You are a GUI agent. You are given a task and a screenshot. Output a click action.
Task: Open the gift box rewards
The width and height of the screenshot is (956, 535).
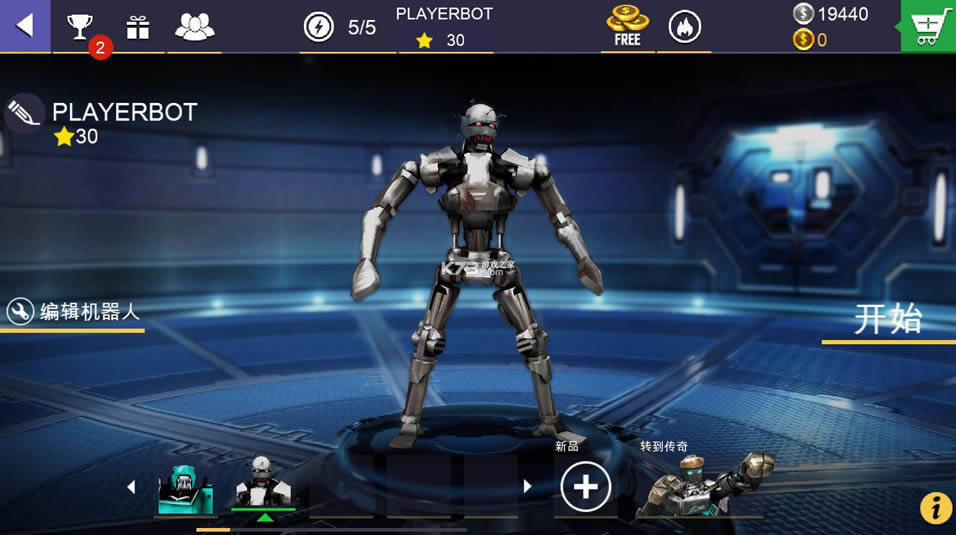[x=138, y=27]
